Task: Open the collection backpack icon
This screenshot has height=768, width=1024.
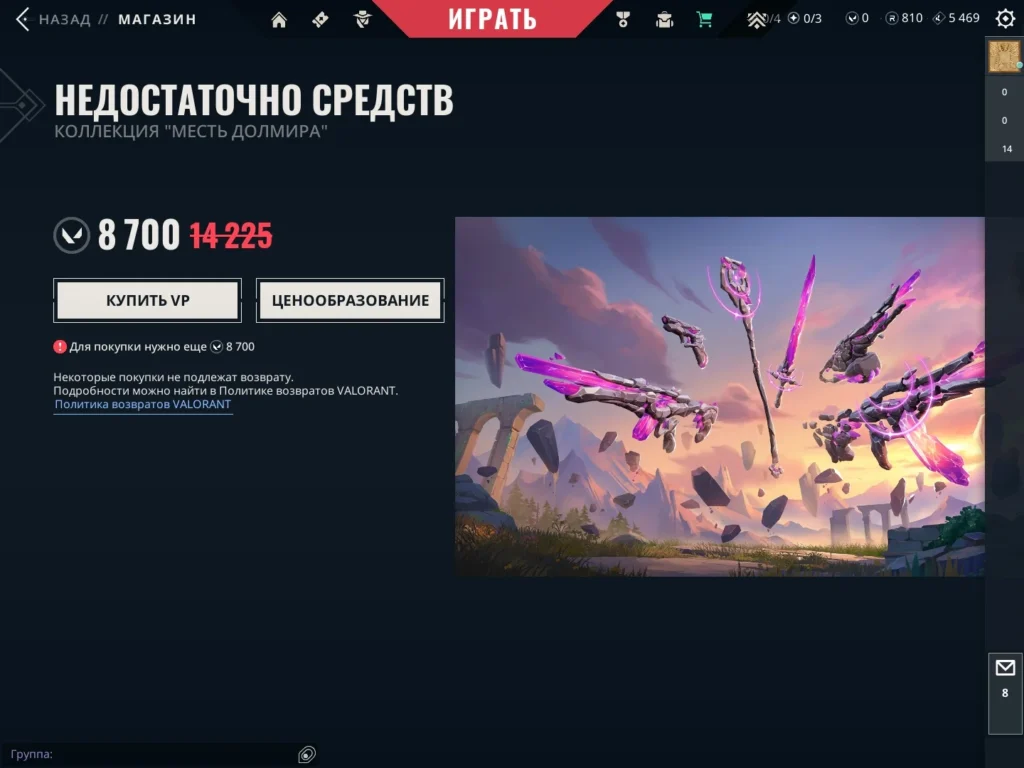Action: (x=664, y=19)
